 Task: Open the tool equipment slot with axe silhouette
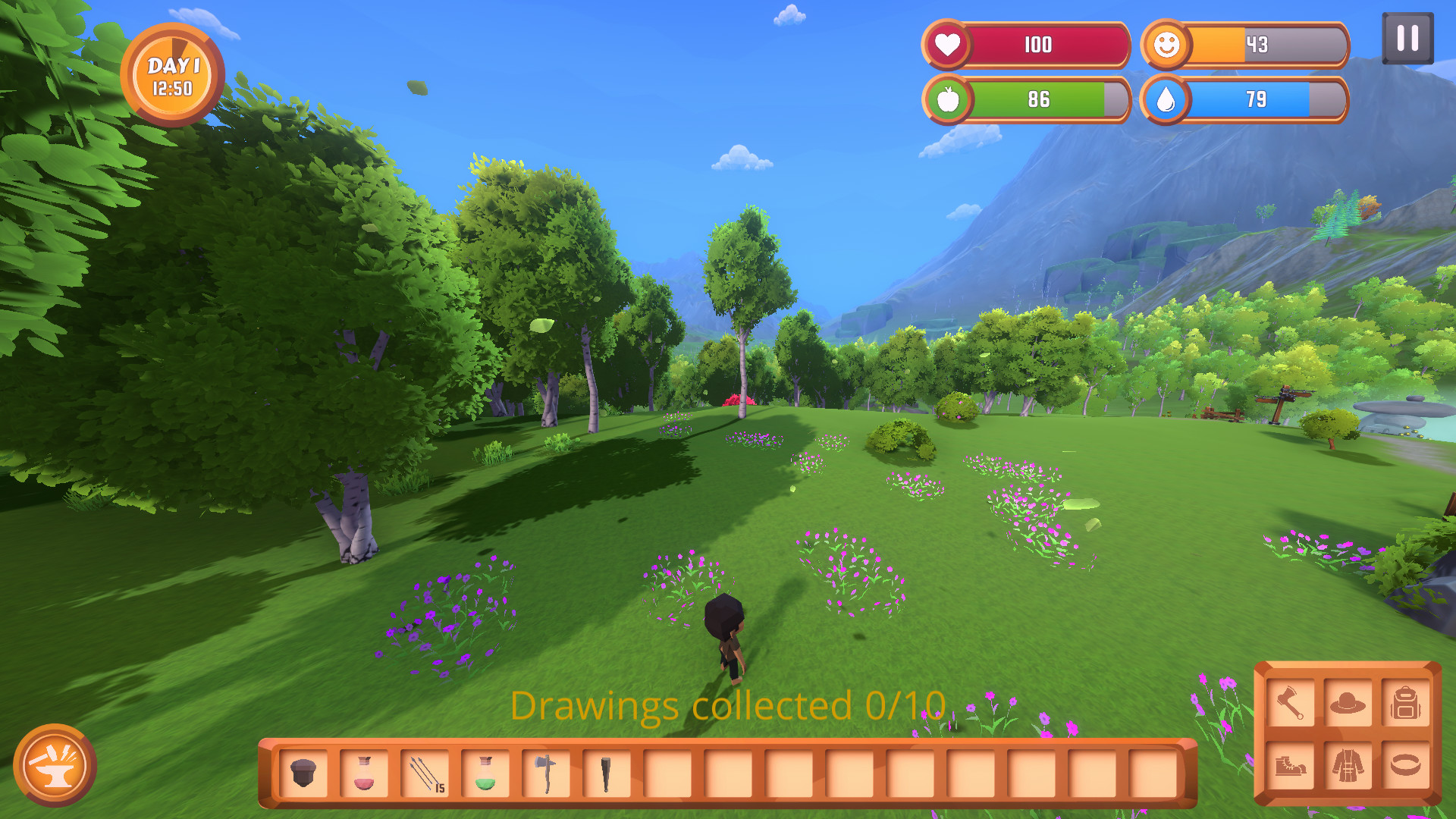pos(1290,704)
